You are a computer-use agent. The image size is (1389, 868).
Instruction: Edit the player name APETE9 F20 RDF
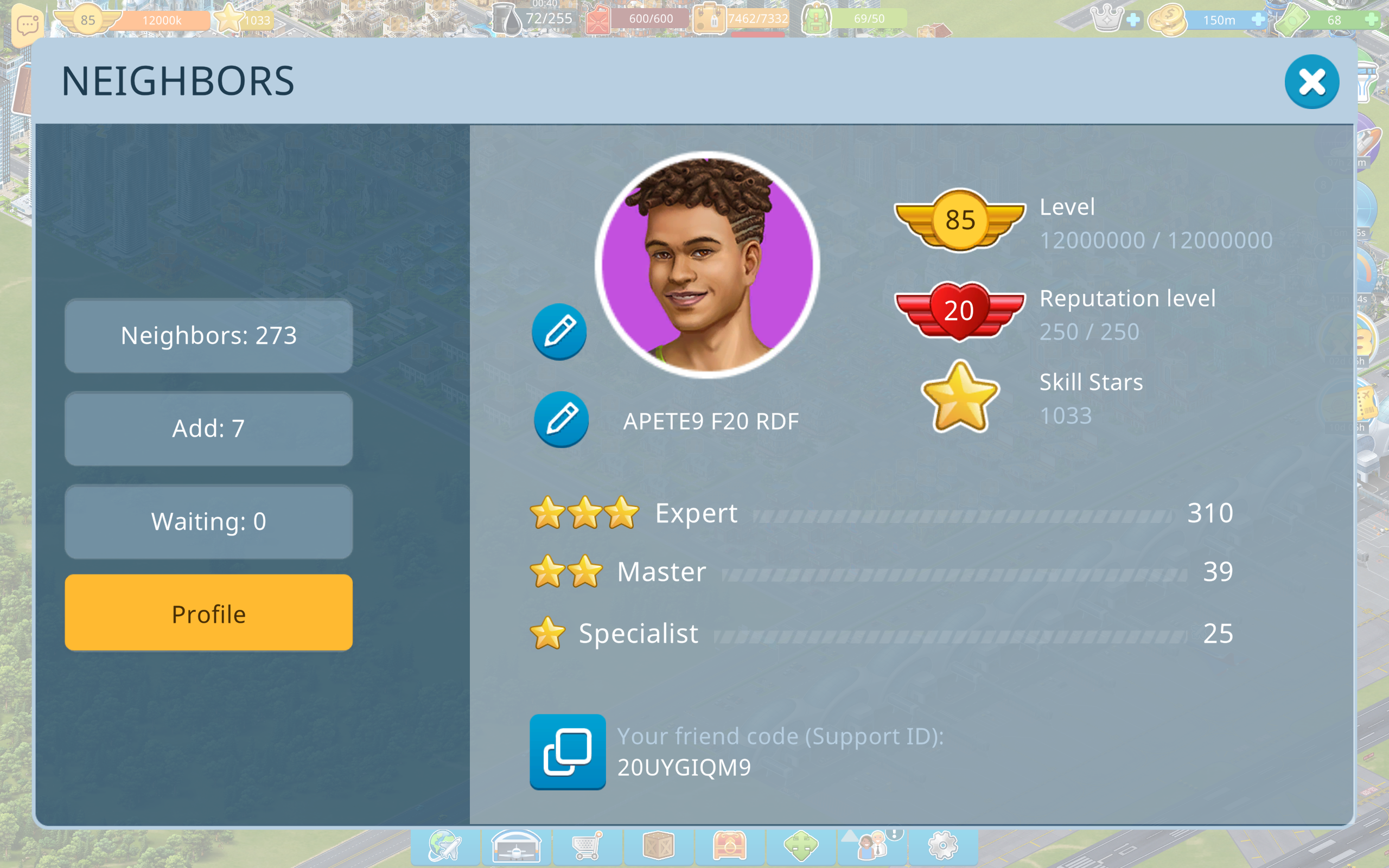pos(561,419)
